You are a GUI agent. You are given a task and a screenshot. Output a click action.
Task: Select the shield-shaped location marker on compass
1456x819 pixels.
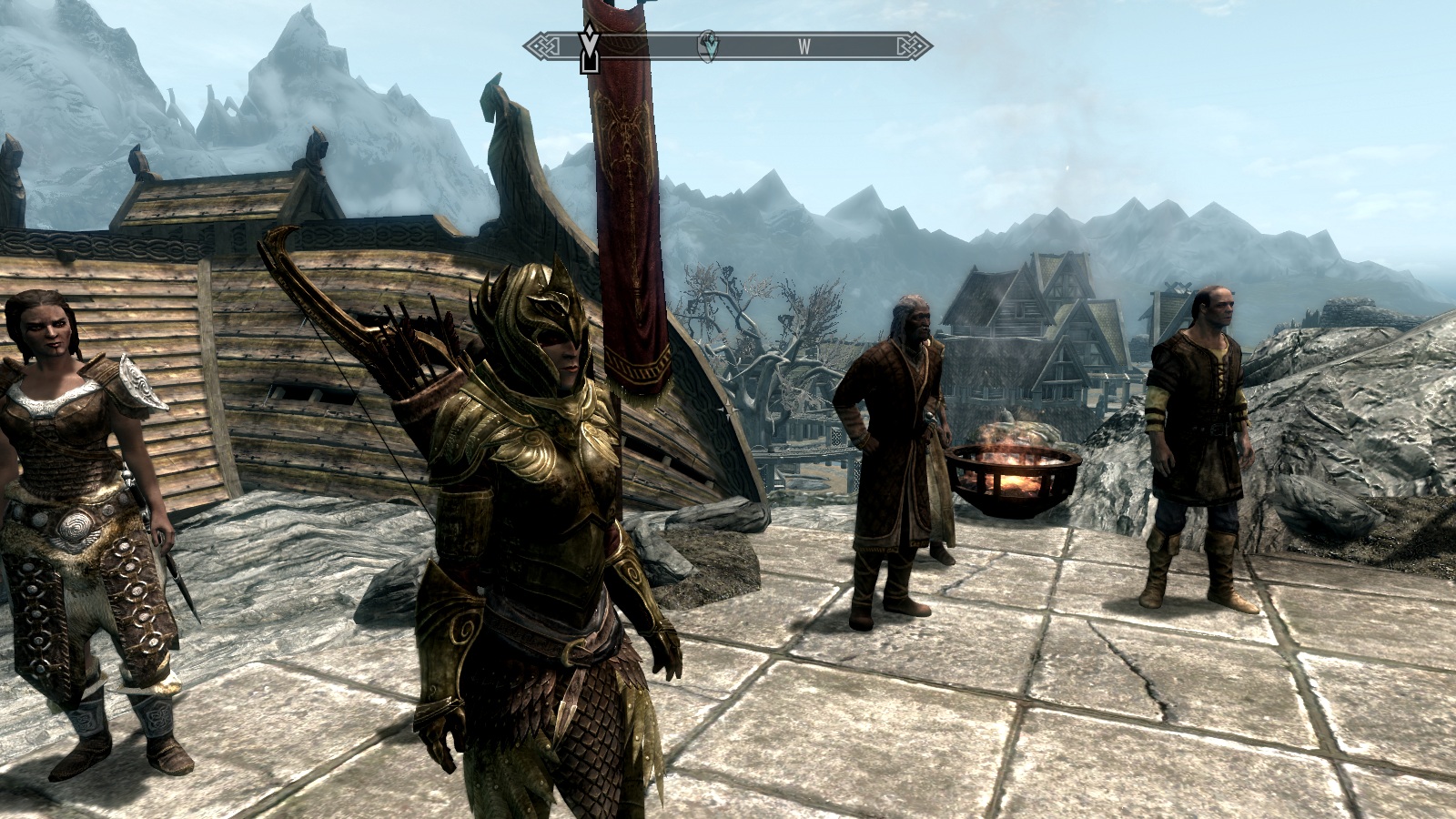[x=707, y=45]
